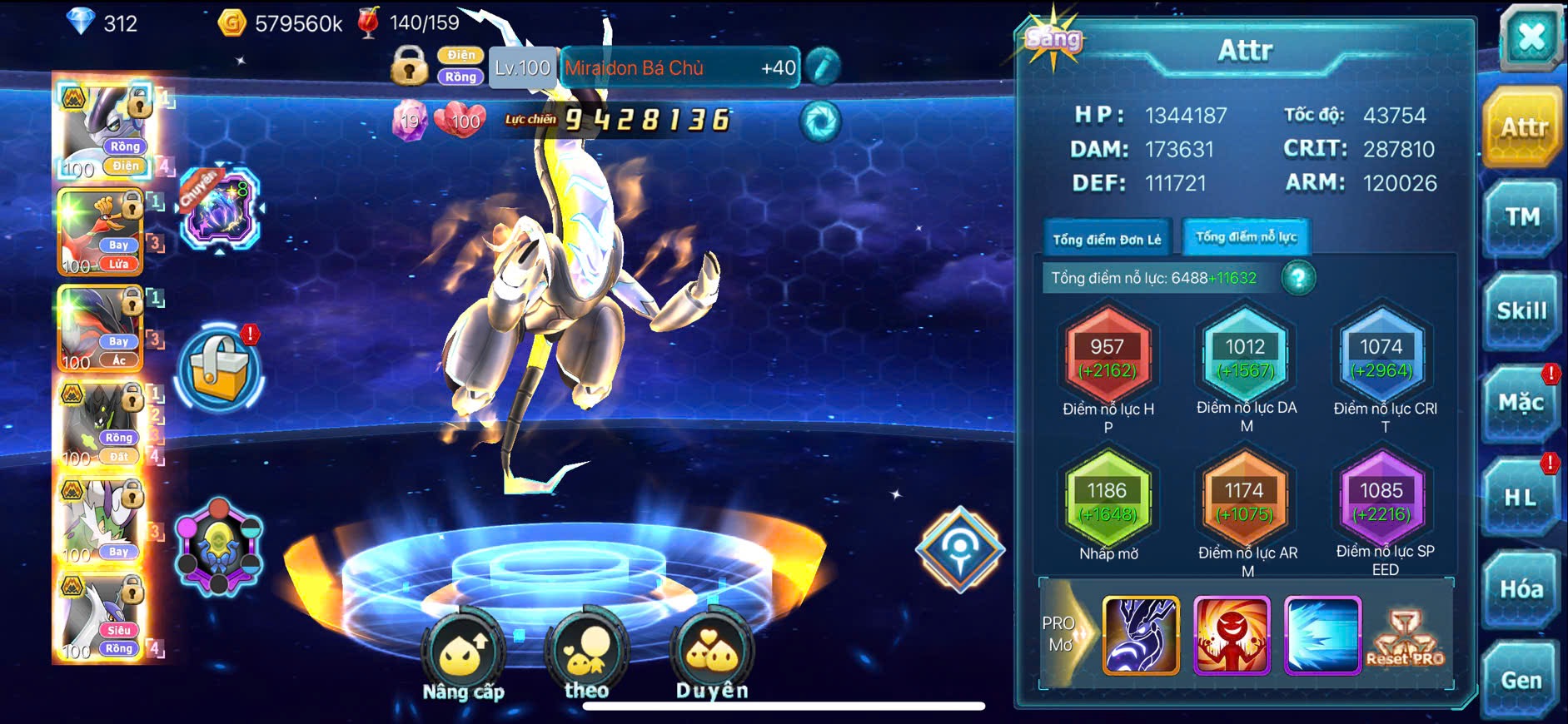The image size is (1568, 724).
Task: Switch to the Hóa side tab
Action: click(x=1521, y=589)
